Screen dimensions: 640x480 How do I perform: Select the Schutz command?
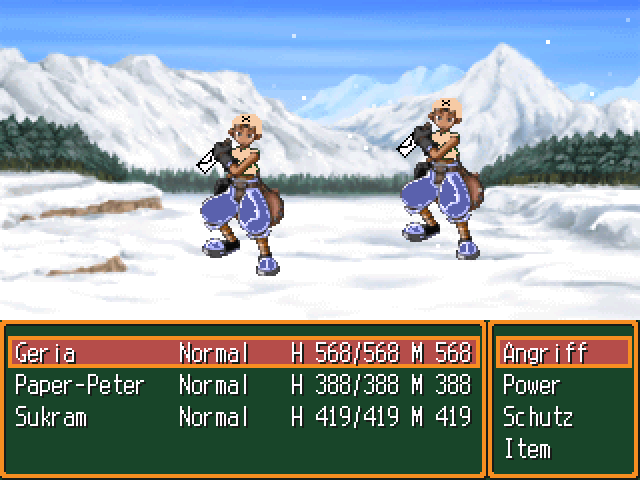point(538,417)
